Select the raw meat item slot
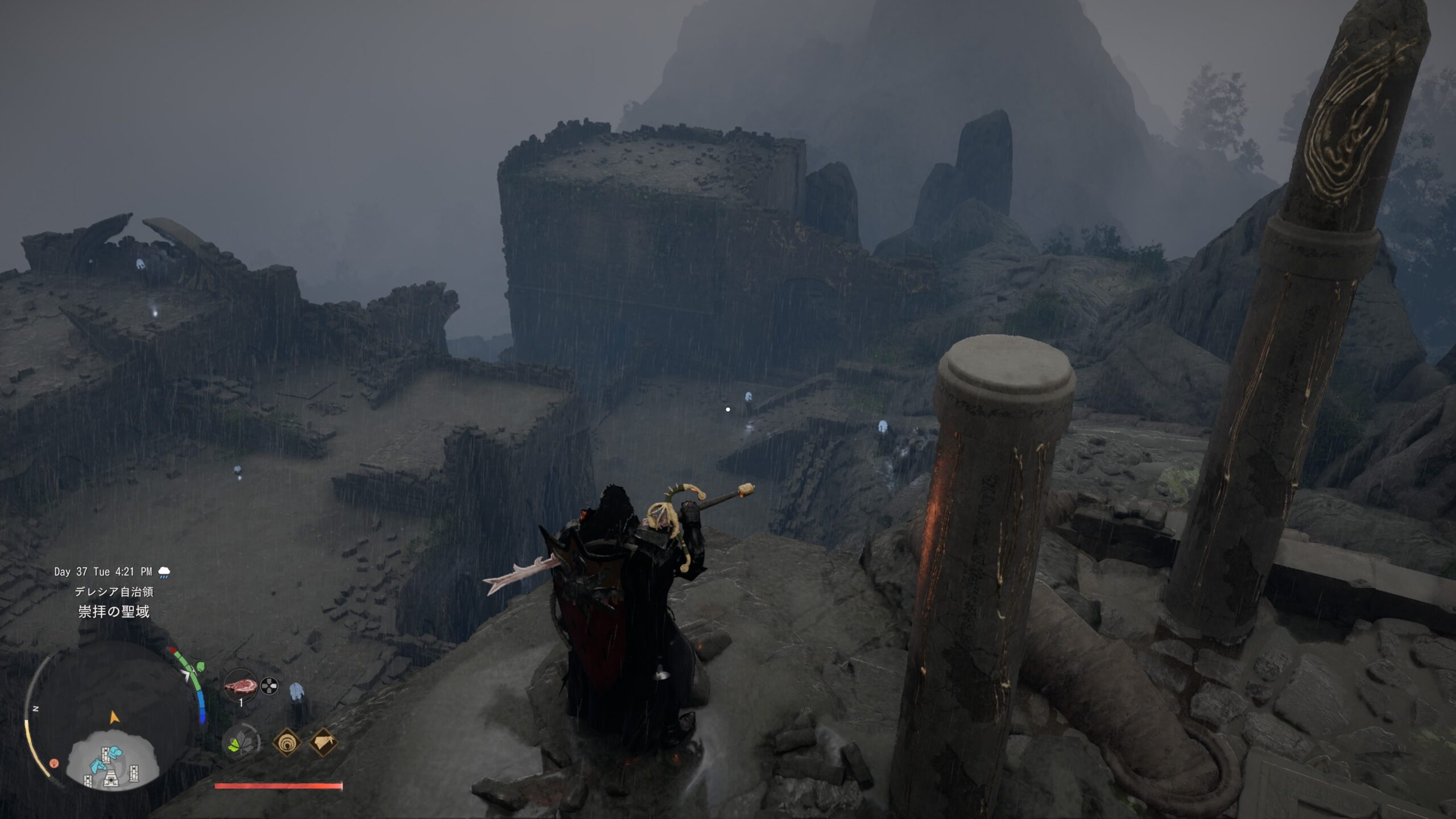Screen dimensions: 1456x819 (239, 686)
